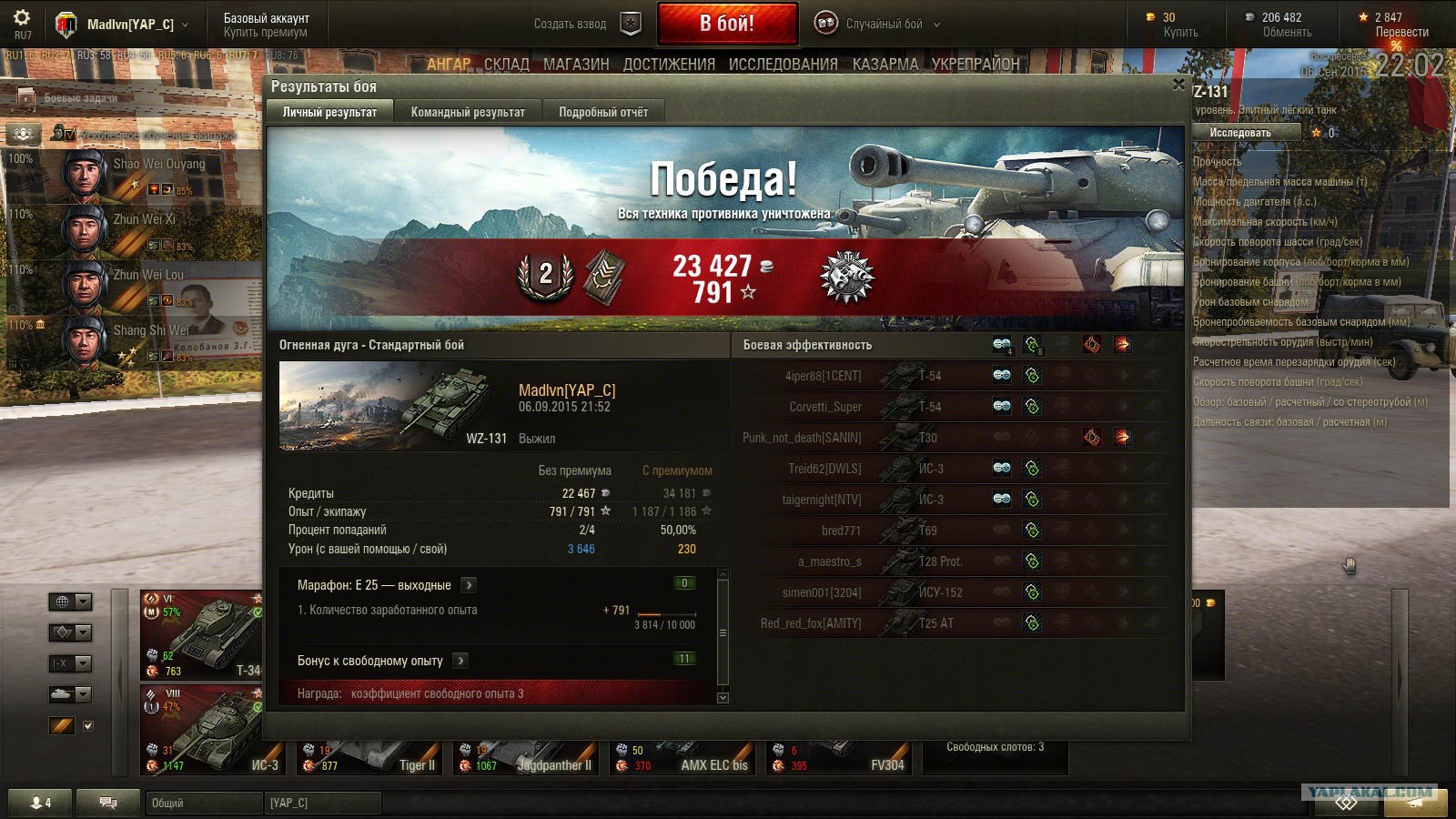Click the gold coins icon above Купить

point(1149,16)
